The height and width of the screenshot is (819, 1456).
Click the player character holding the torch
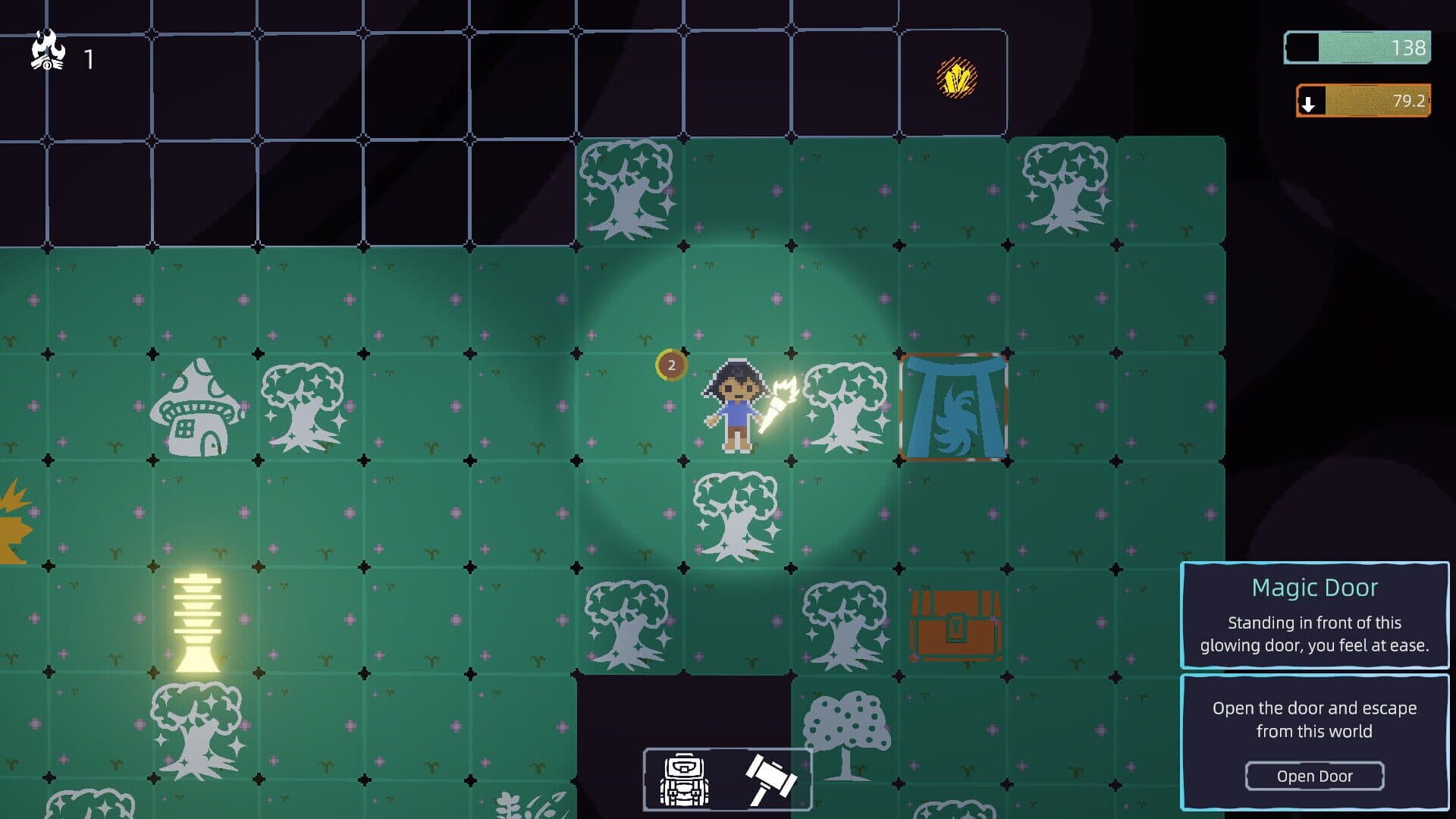click(x=734, y=406)
